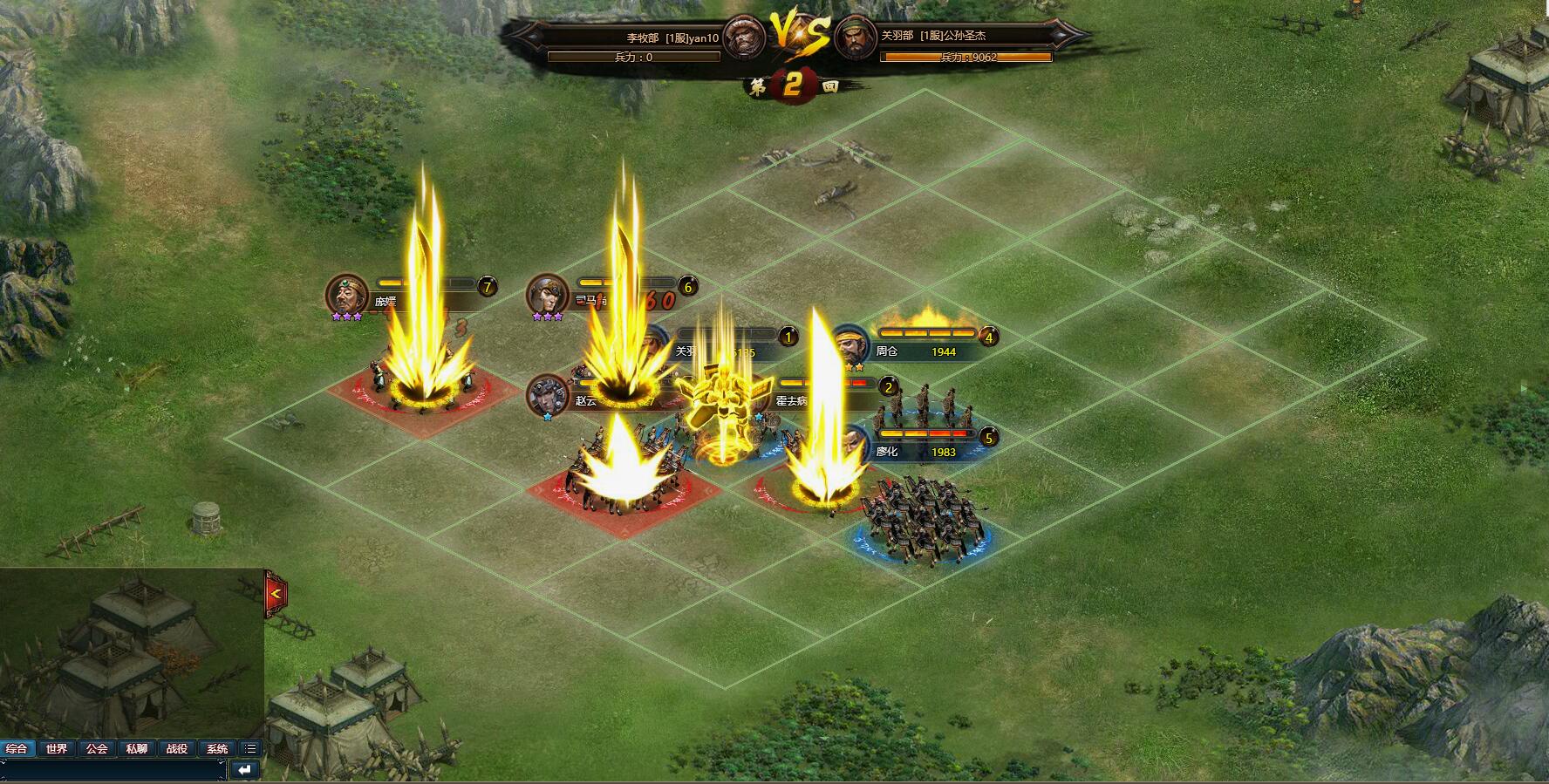The height and width of the screenshot is (784, 1549).
Task: Select general 周仓's portrait
Action: pyautogui.click(x=849, y=345)
